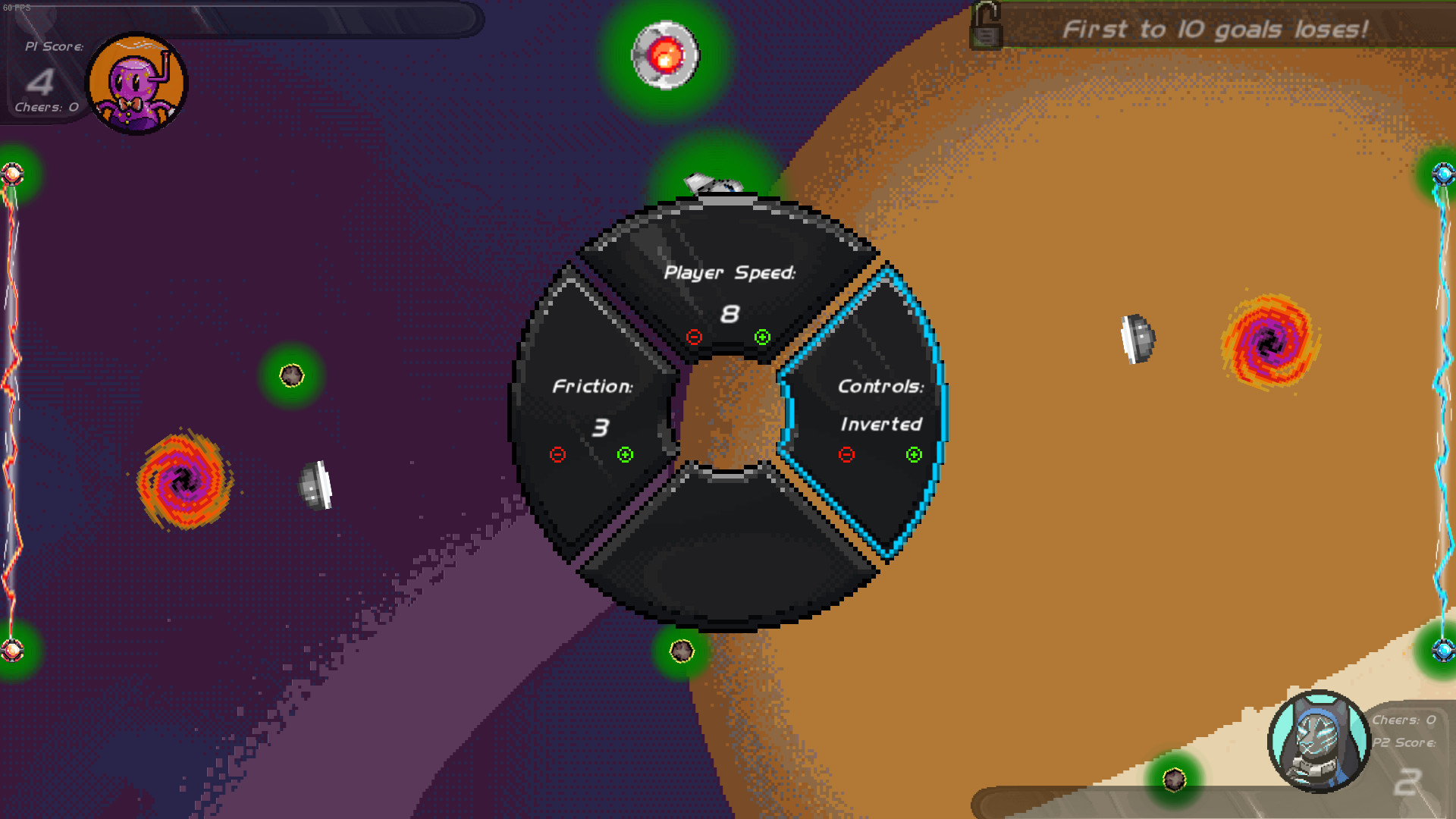Toggle the Inverted controls with green plus
Image resolution: width=1456 pixels, height=819 pixels.
(913, 454)
